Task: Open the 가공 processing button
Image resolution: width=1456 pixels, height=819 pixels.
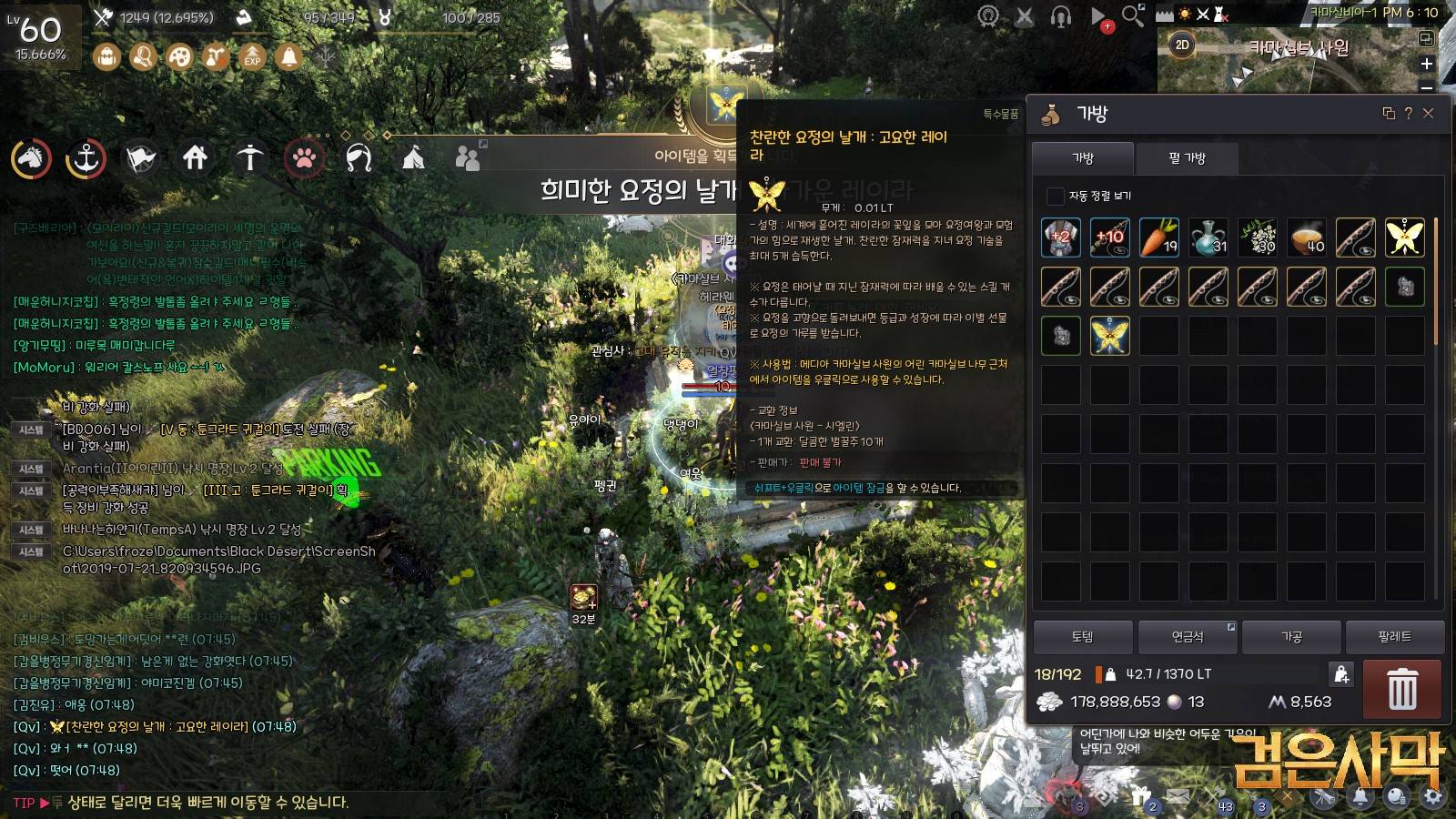Action: pyautogui.click(x=1291, y=637)
